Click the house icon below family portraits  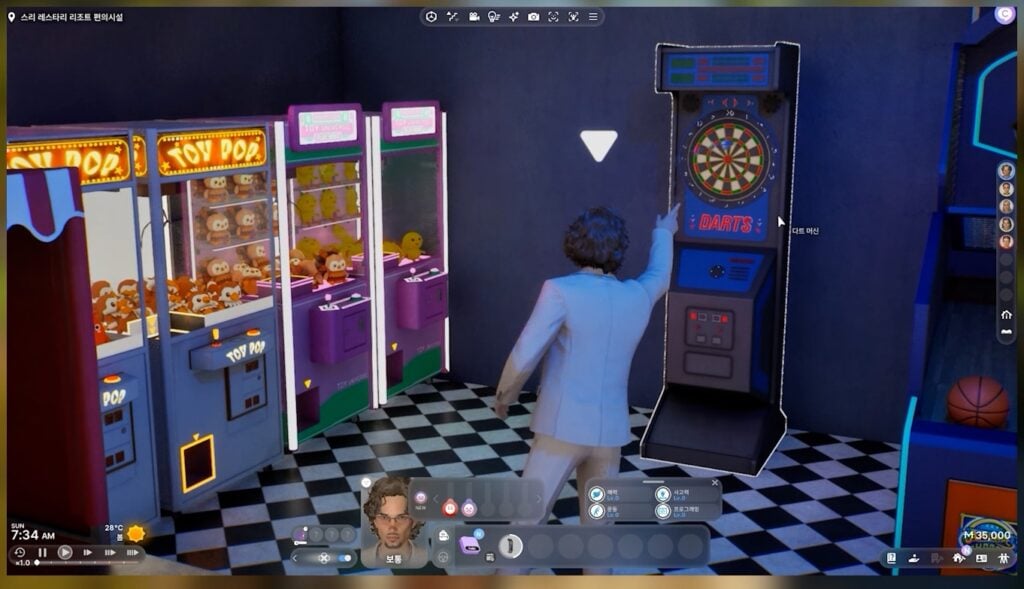1006,314
